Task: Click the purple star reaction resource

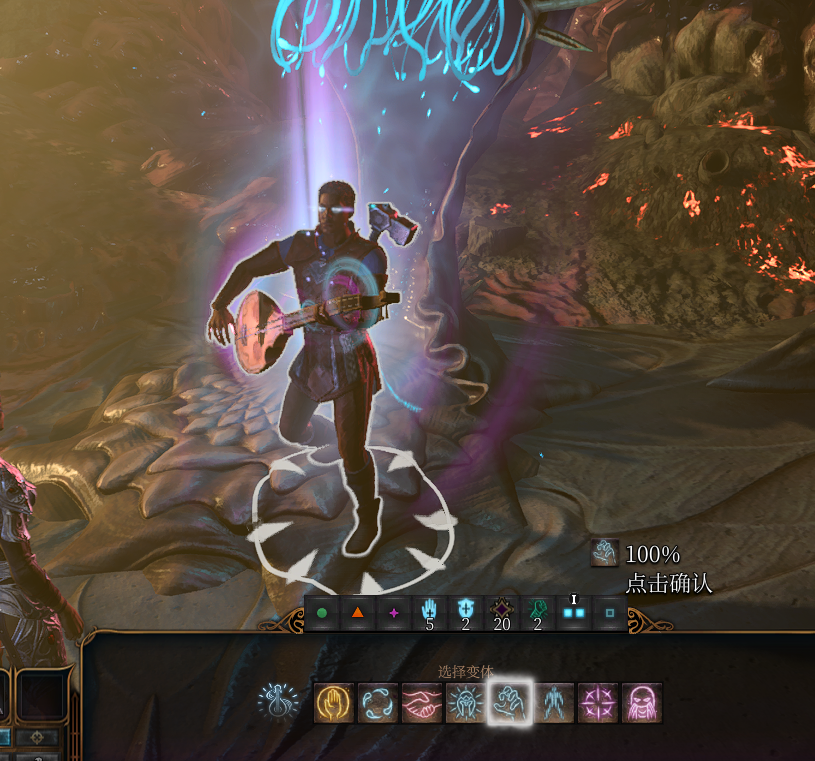Action: tap(394, 613)
